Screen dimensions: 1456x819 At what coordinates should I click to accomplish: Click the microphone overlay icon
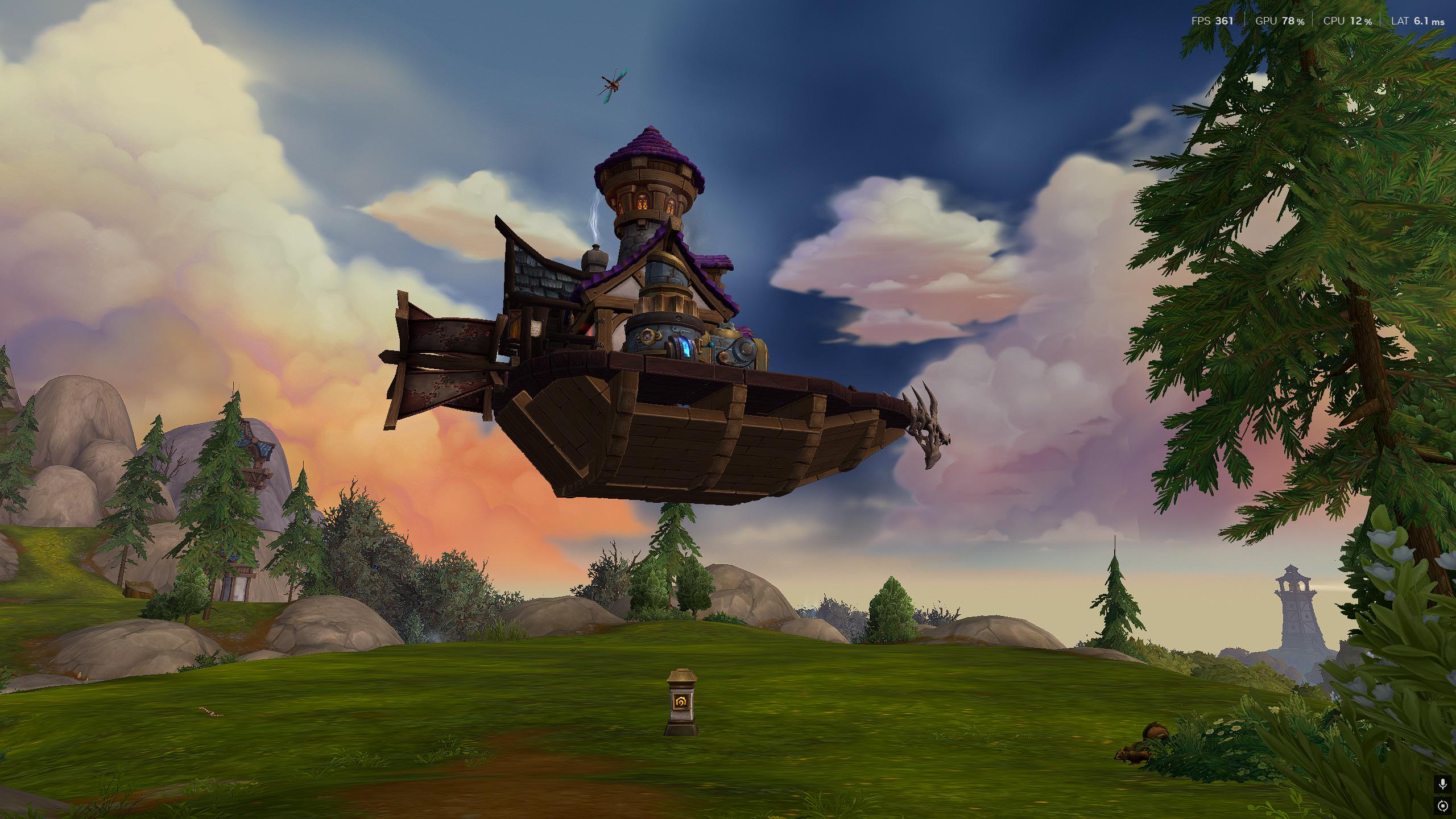pos(1442,784)
